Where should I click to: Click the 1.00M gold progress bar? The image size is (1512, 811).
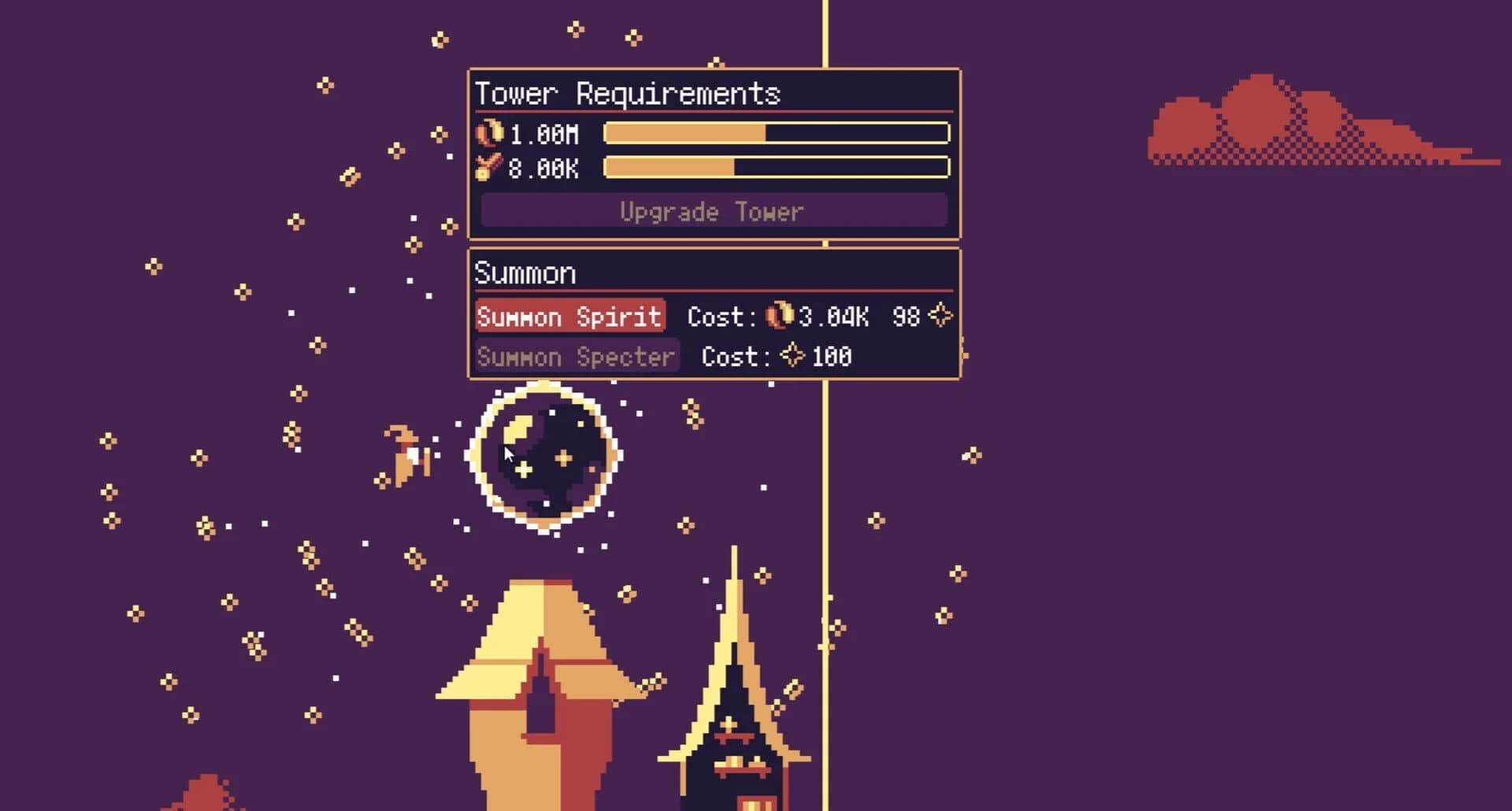click(x=776, y=134)
